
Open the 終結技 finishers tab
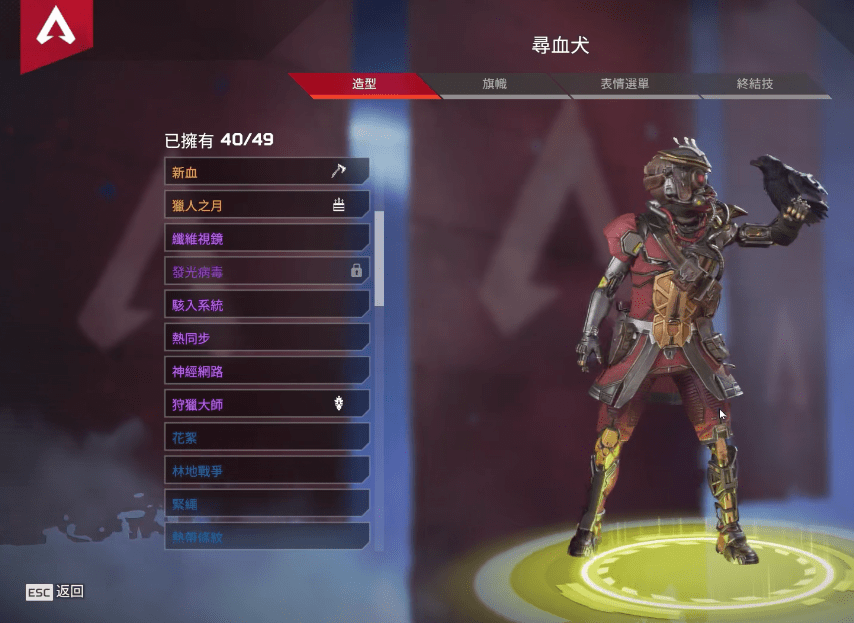click(755, 85)
